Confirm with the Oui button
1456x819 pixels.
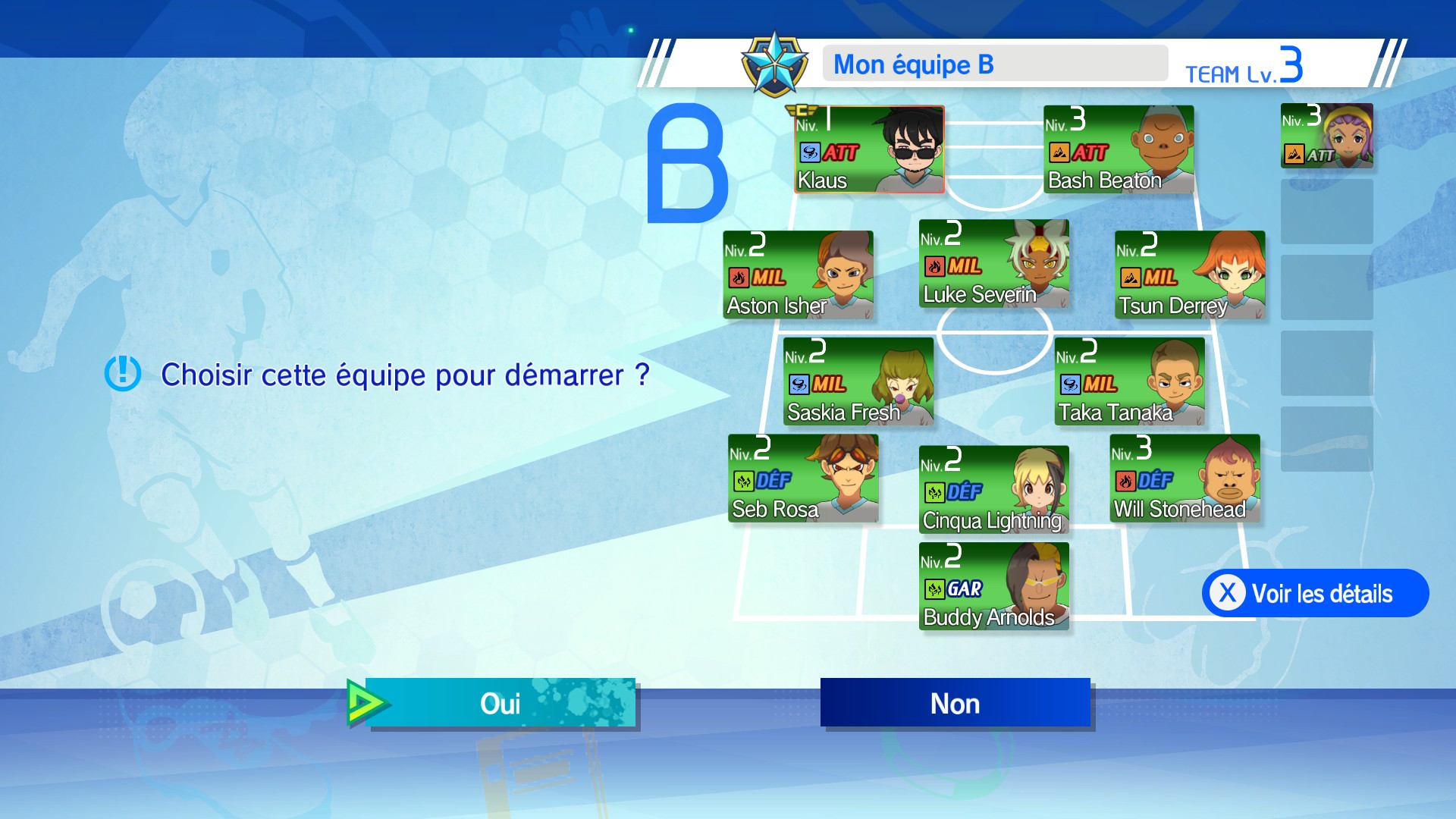tap(500, 703)
